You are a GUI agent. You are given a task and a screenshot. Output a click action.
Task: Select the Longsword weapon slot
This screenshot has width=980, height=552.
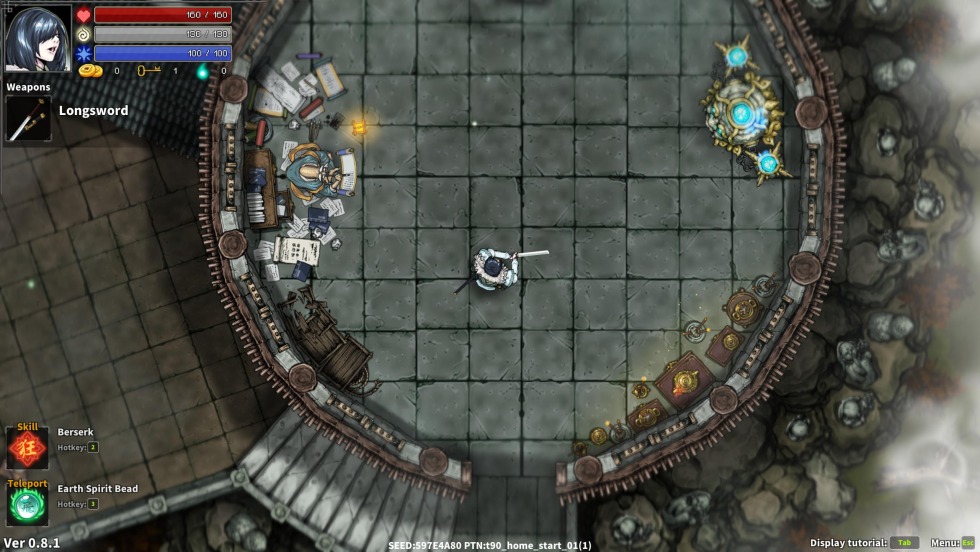point(28,119)
